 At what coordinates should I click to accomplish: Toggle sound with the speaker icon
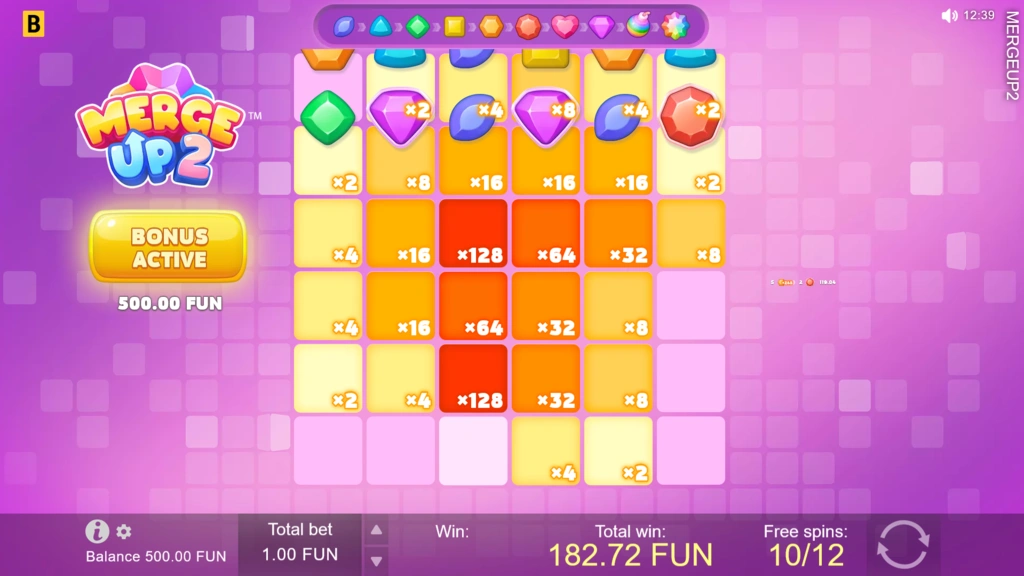click(x=949, y=15)
